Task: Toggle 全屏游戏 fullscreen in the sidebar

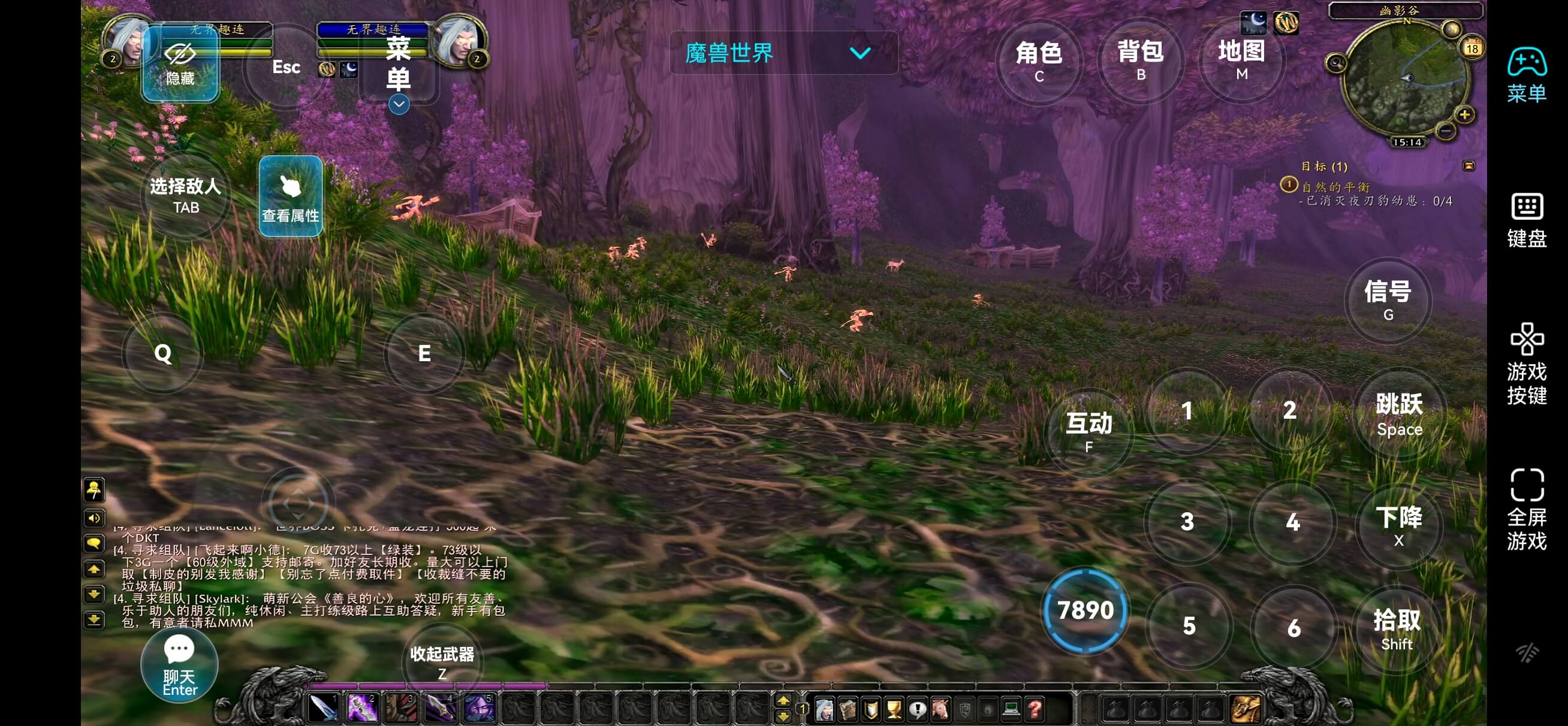Action: [1526, 509]
